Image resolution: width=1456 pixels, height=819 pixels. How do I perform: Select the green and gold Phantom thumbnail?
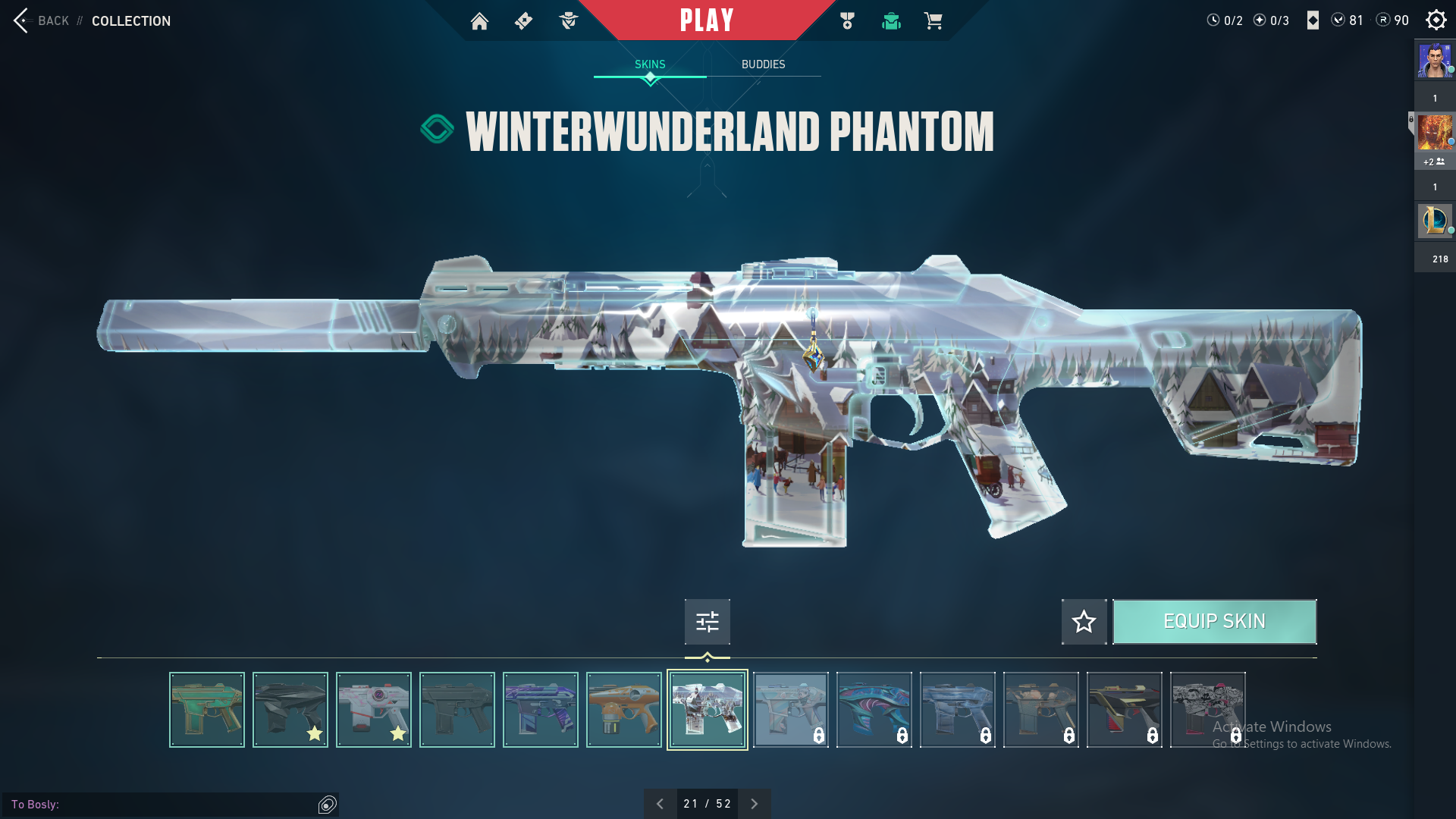[207, 710]
